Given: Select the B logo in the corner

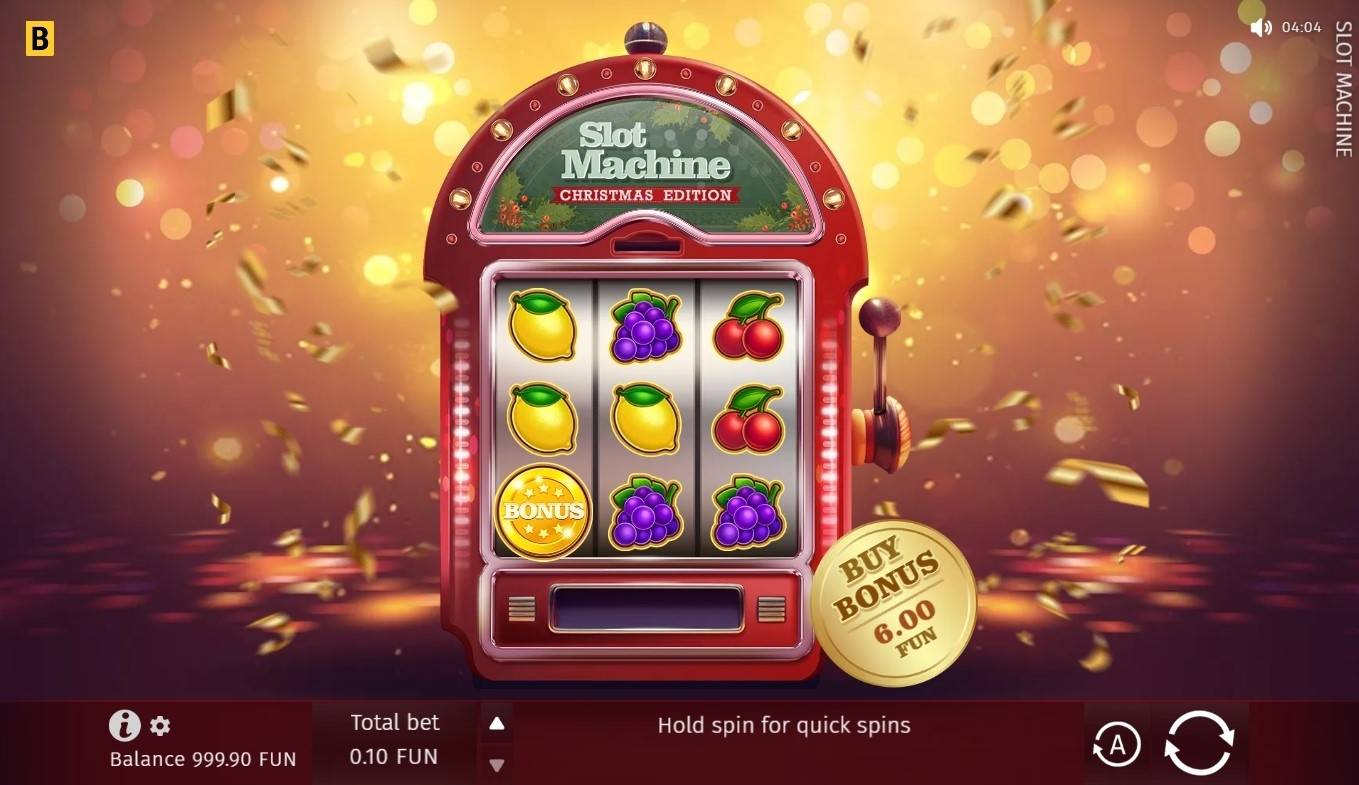Looking at the screenshot, I should pos(39,36).
